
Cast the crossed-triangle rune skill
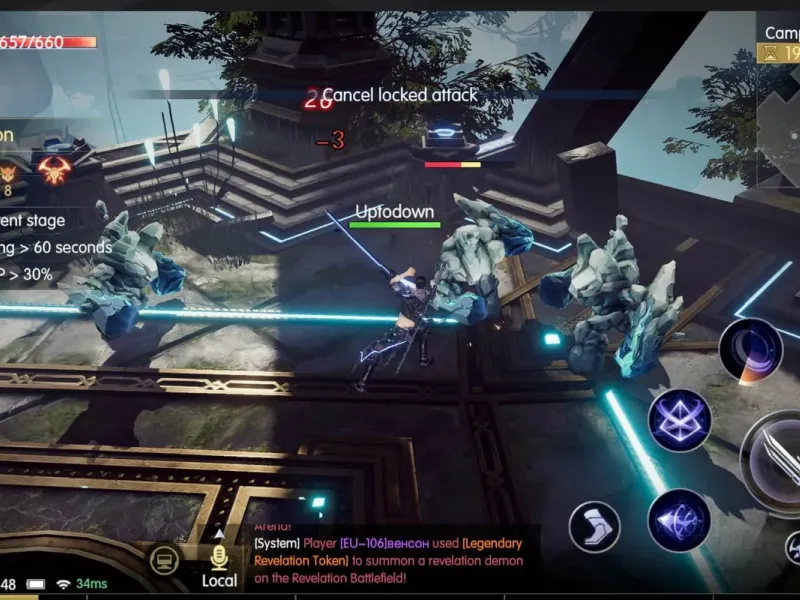click(679, 420)
